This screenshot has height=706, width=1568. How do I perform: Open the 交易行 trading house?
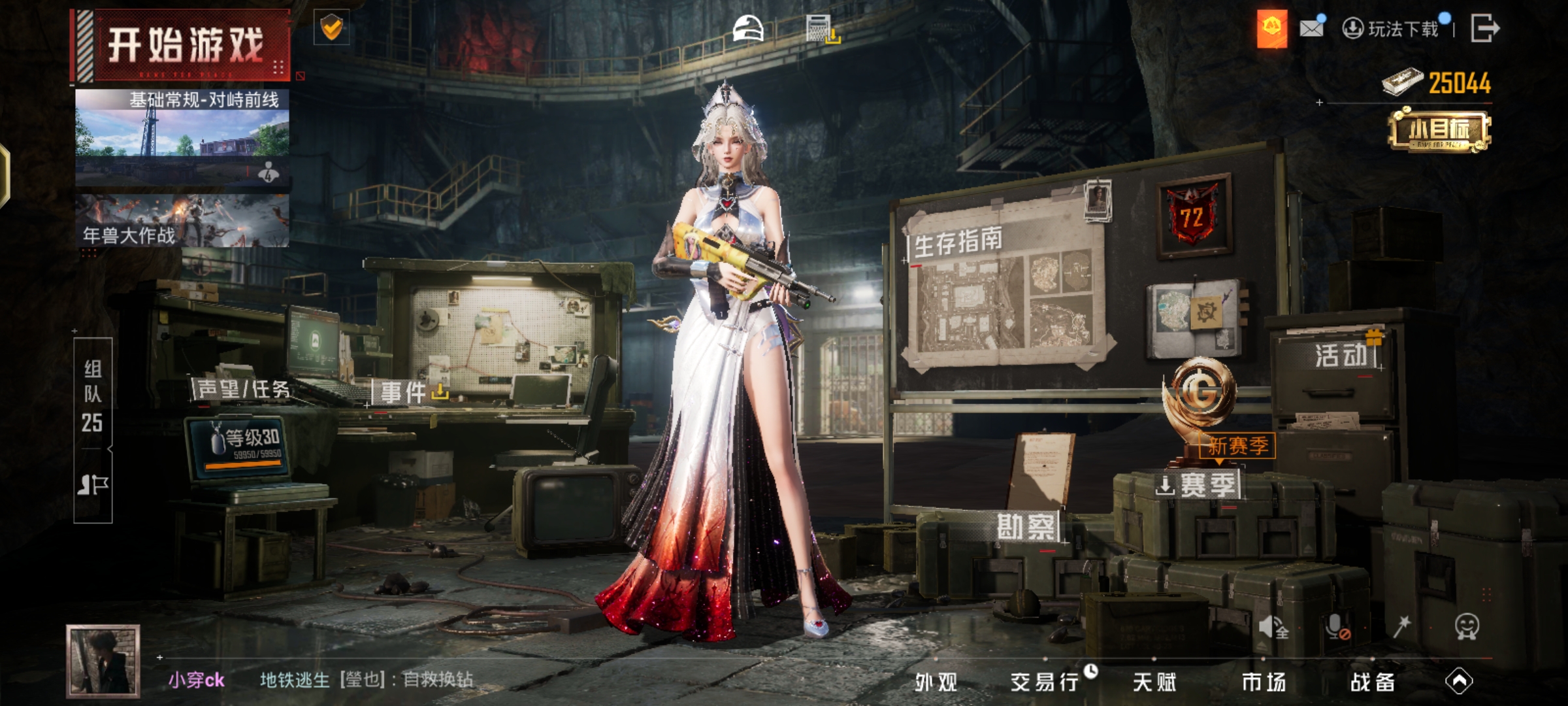click(1044, 682)
